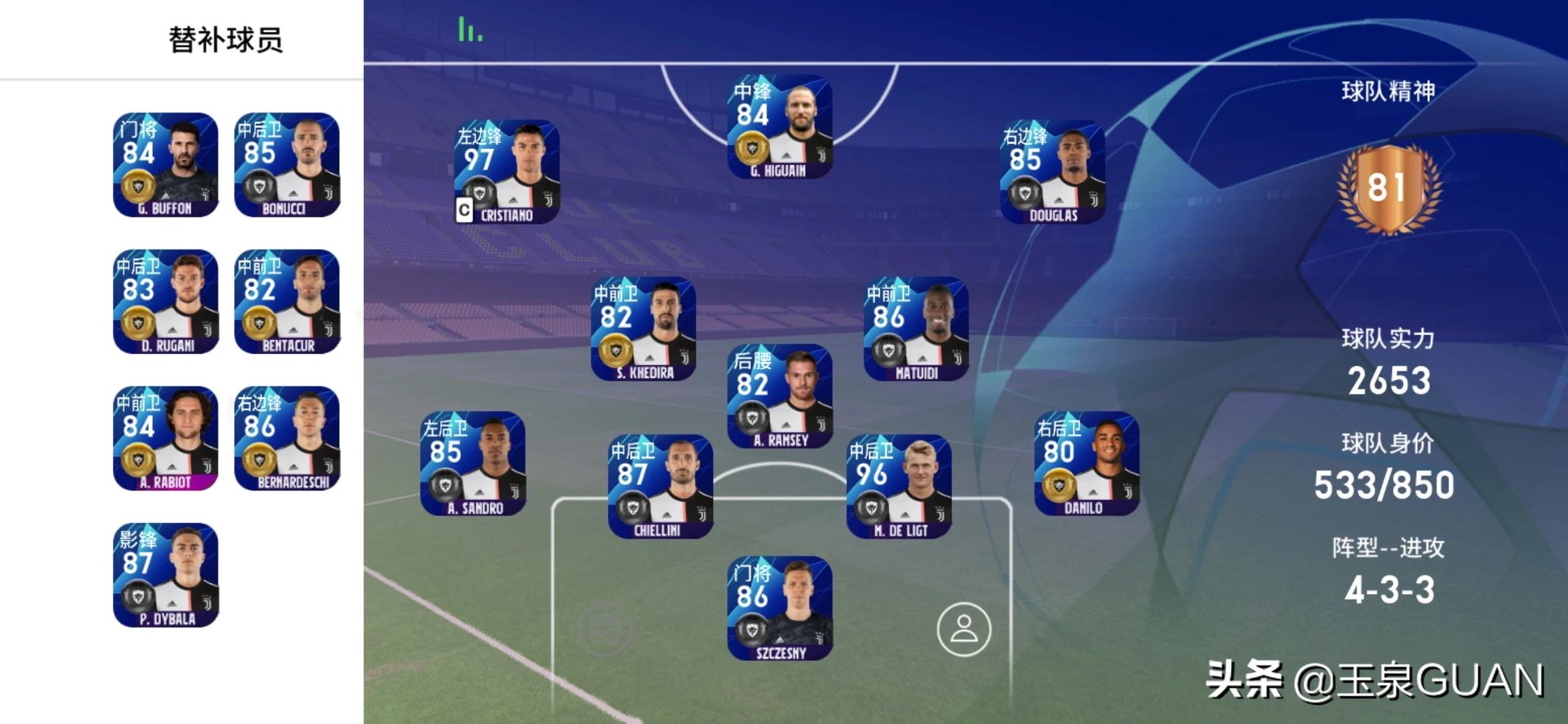Pick Bernardeschi from the bench
This screenshot has width=1568, height=724.
tap(287, 438)
